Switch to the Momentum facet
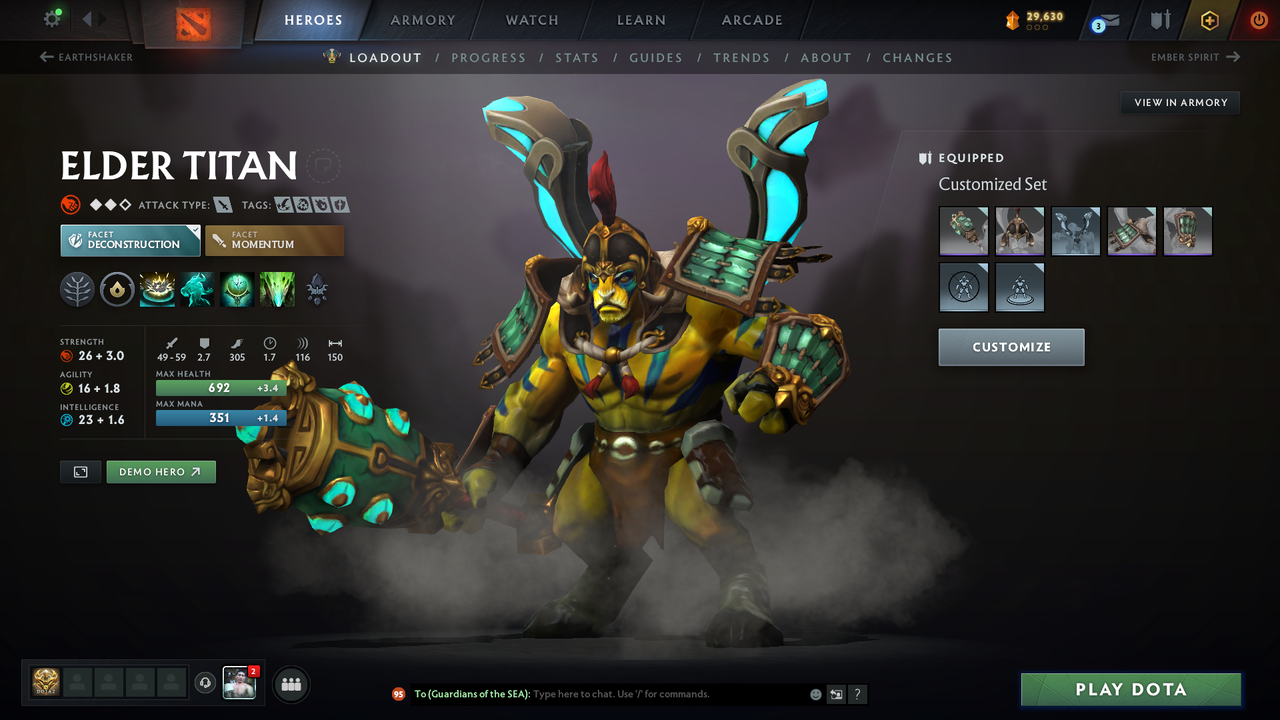The width and height of the screenshot is (1280, 720). [x=274, y=240]
